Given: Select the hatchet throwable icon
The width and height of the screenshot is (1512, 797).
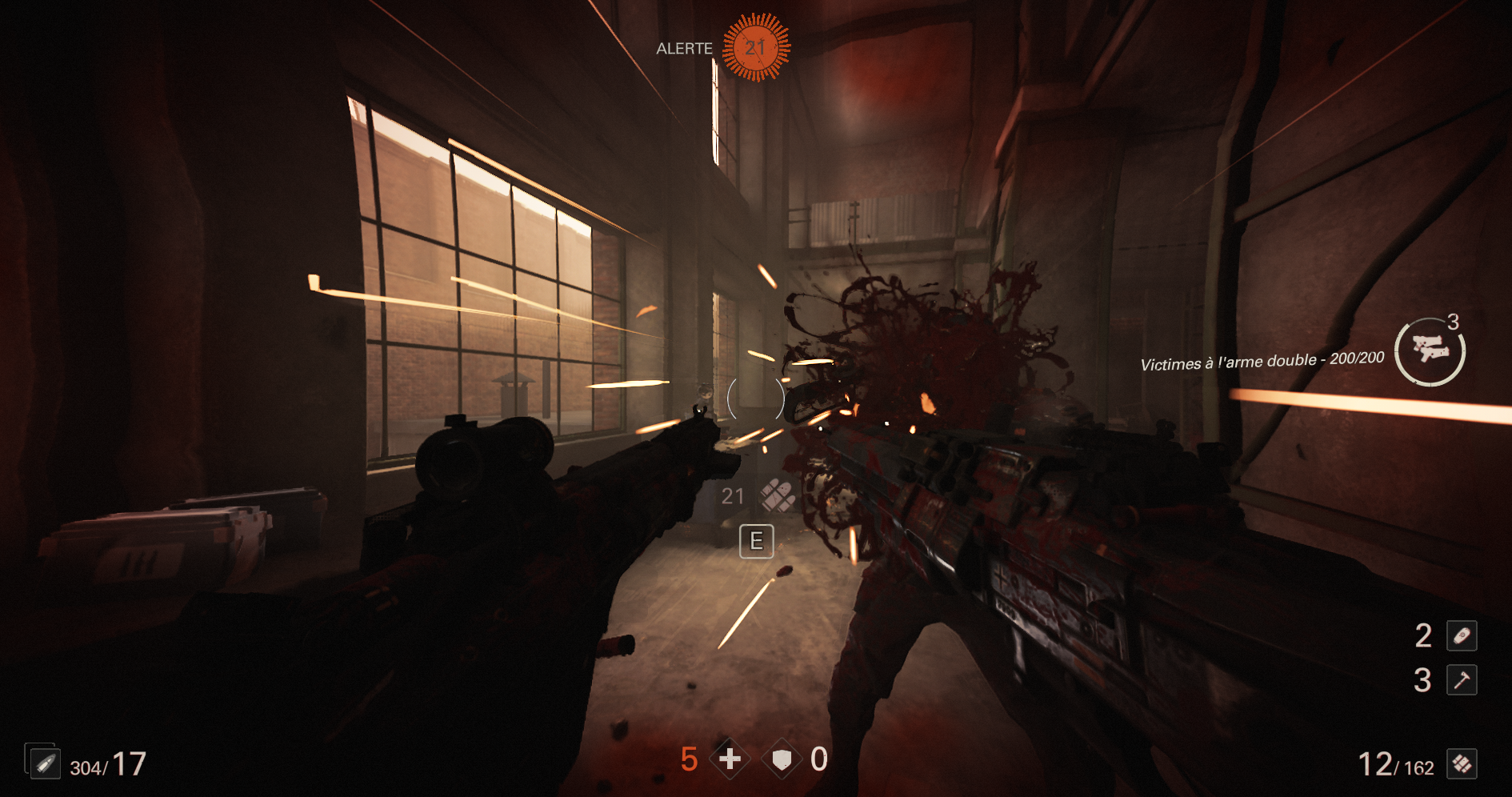Looking at the screenshot, I should [1462, 680].
